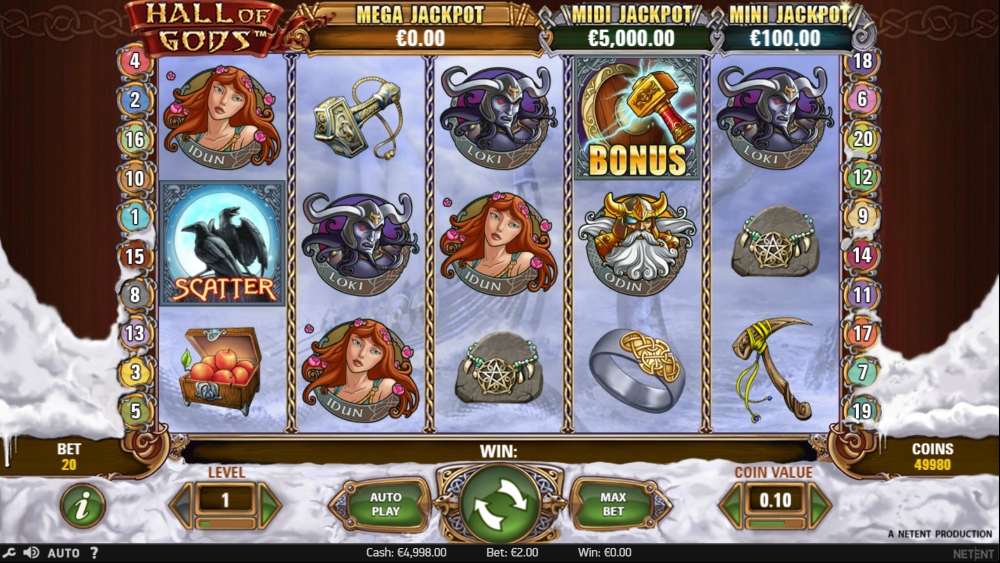The height and width of the screenshot is (563, 1000).
Task: Select payline number 4
Action: click(135, 61)
